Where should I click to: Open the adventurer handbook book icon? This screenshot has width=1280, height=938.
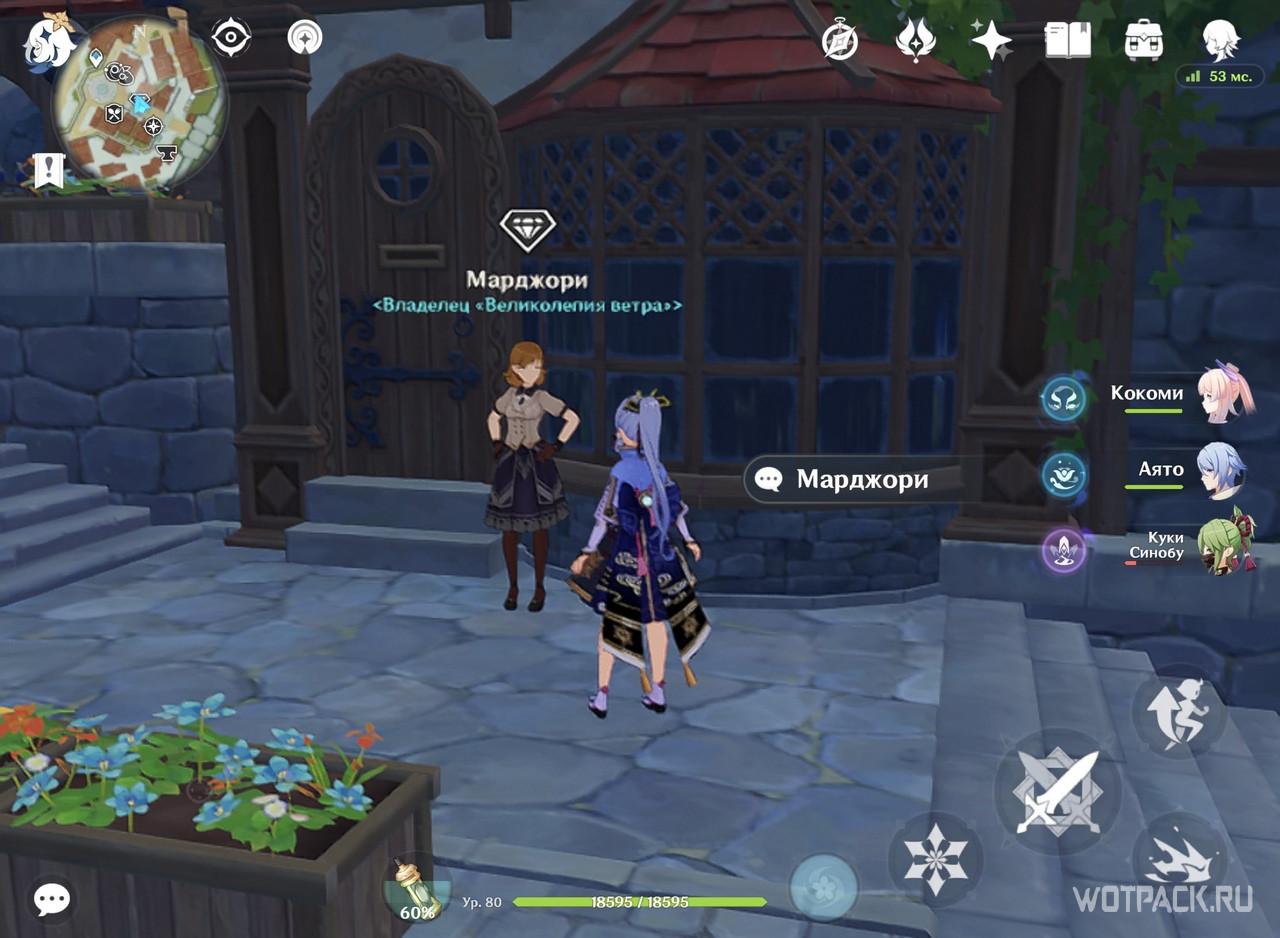[1068, 40]
